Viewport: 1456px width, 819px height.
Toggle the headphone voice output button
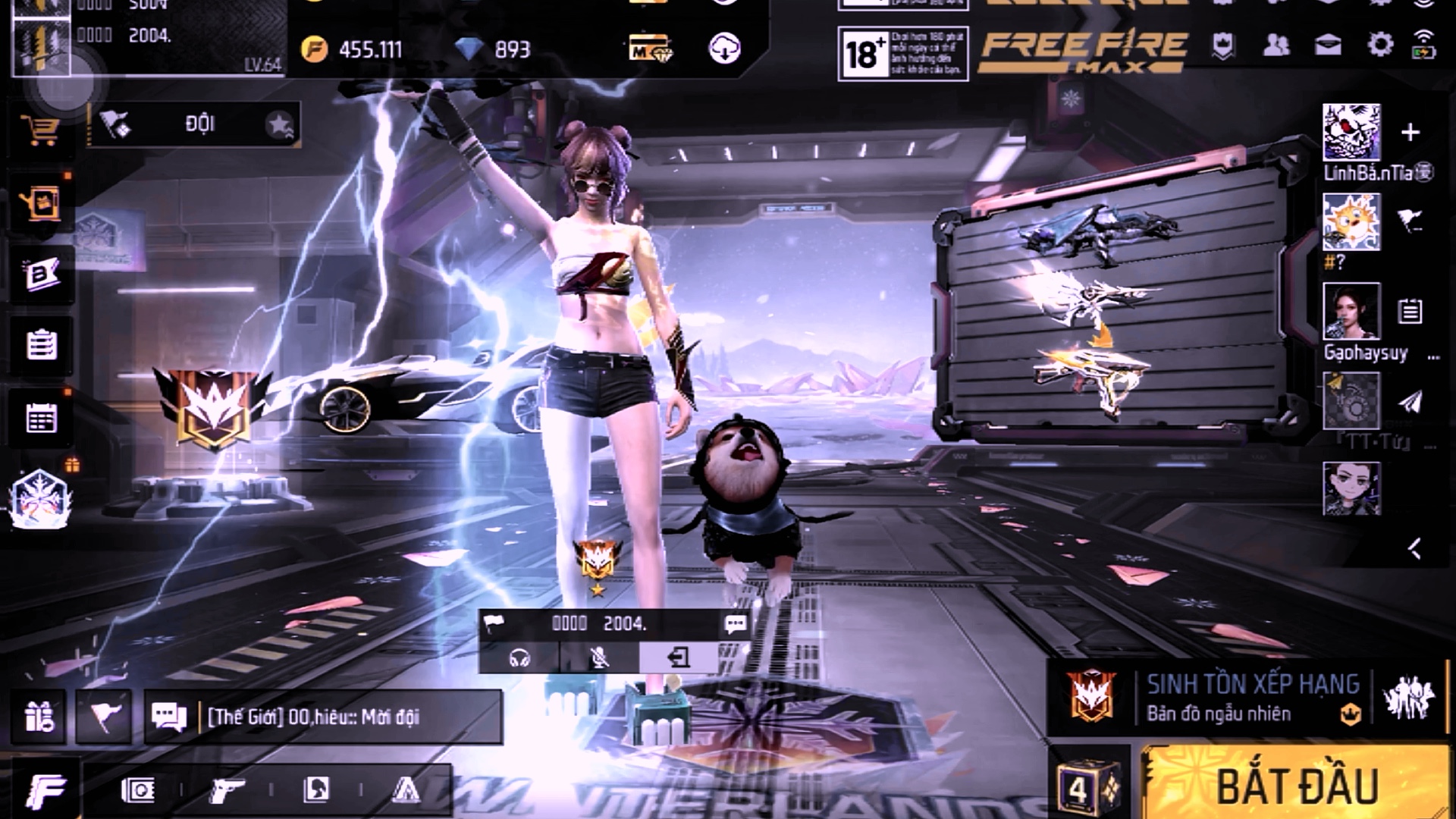pos(519,657)
